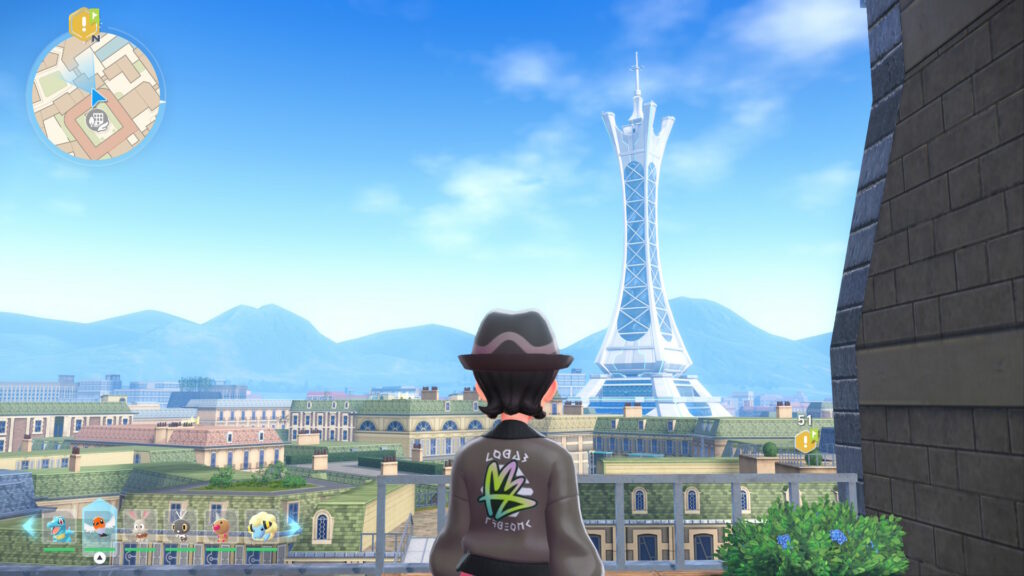Select Totodile in the party bar
1024x576 pixels.
click(x=60, y=527)
